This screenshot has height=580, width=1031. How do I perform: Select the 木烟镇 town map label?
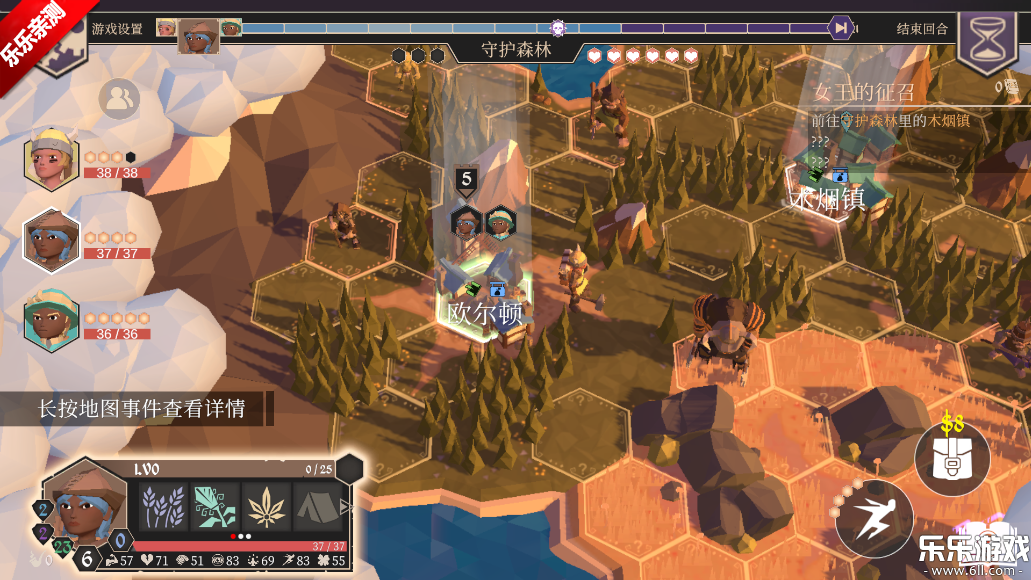coord(827,199)
